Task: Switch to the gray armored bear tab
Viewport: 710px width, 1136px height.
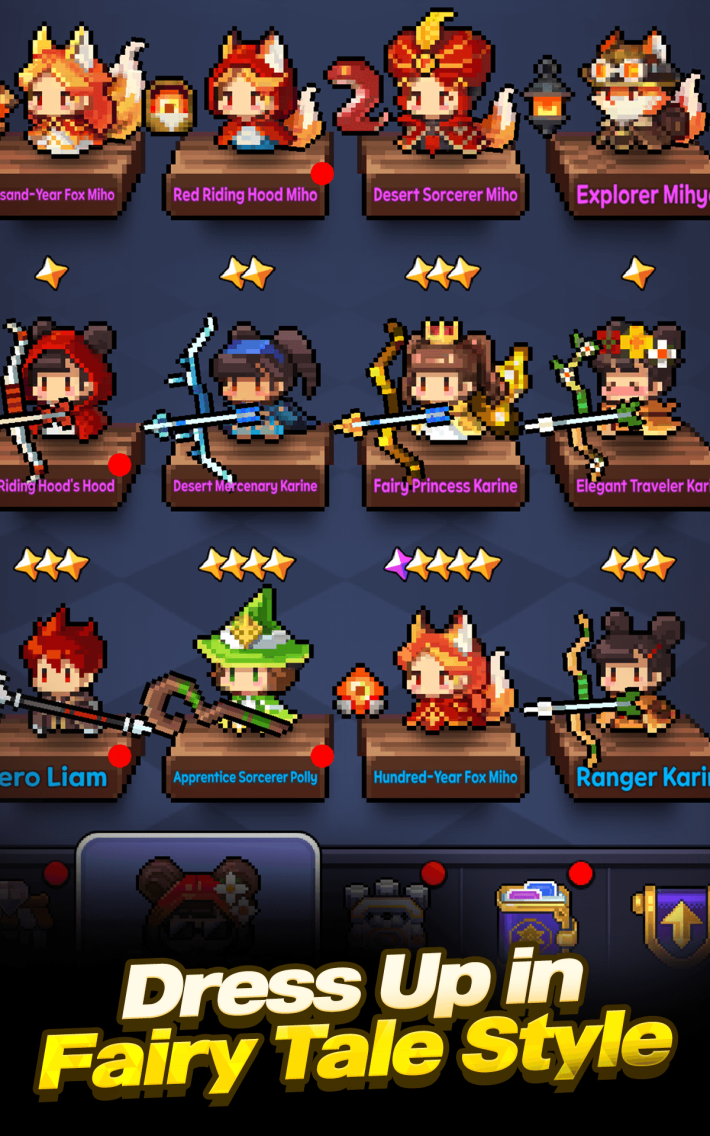Action: pos(387,905)
